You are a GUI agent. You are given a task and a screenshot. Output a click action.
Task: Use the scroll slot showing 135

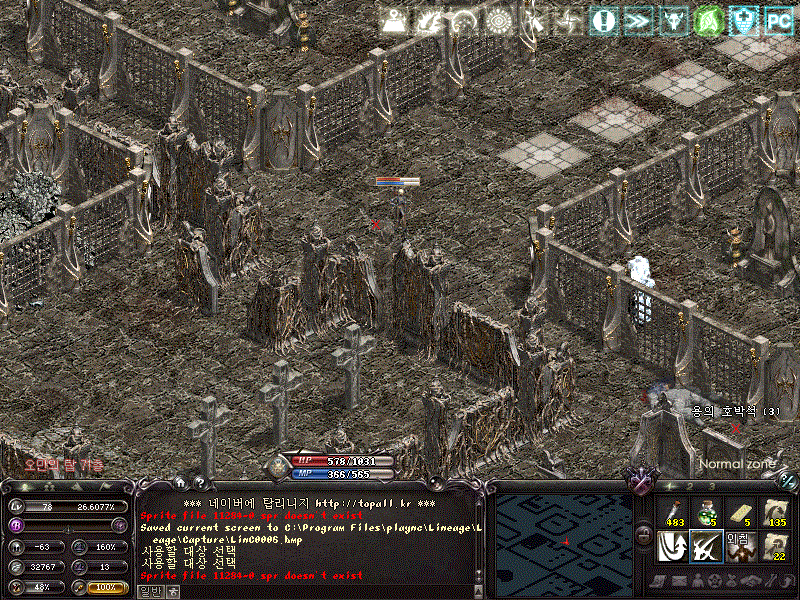775,511
